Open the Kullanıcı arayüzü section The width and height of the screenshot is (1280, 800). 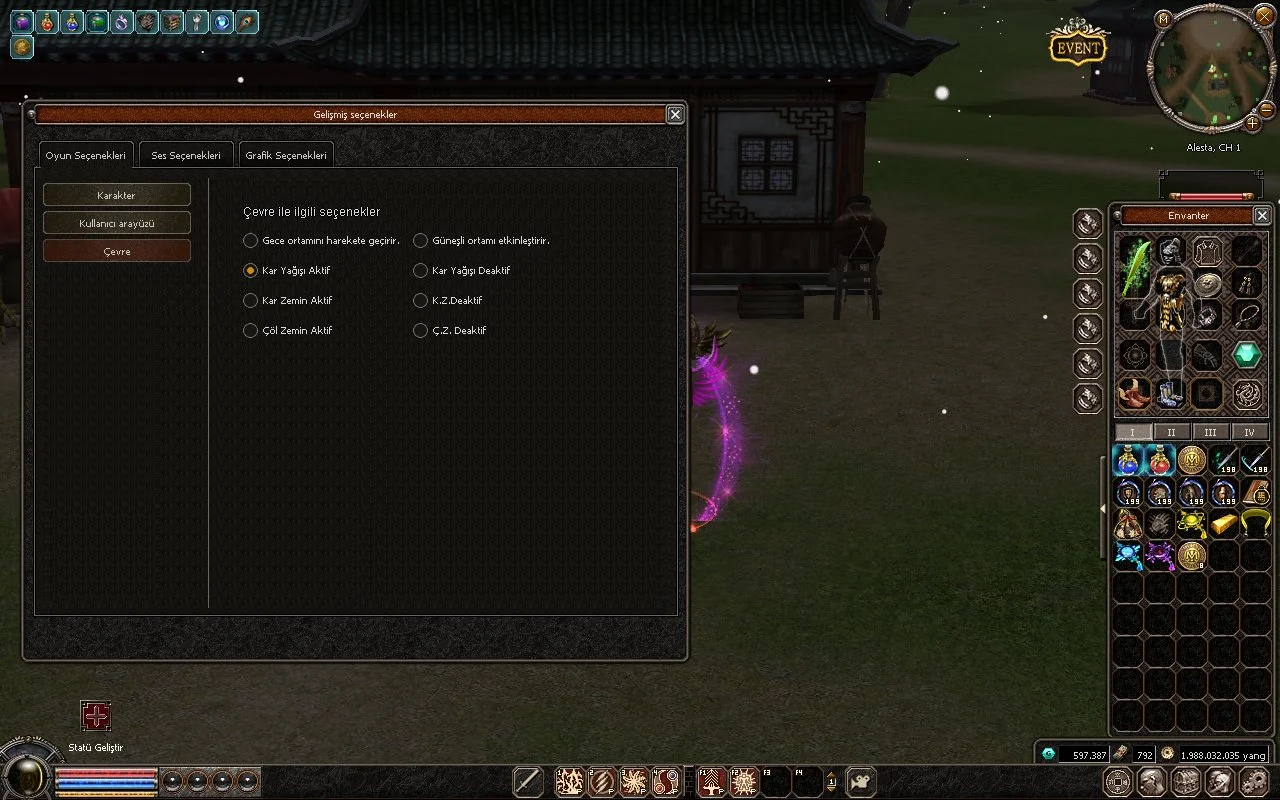(x=116, y=223)
